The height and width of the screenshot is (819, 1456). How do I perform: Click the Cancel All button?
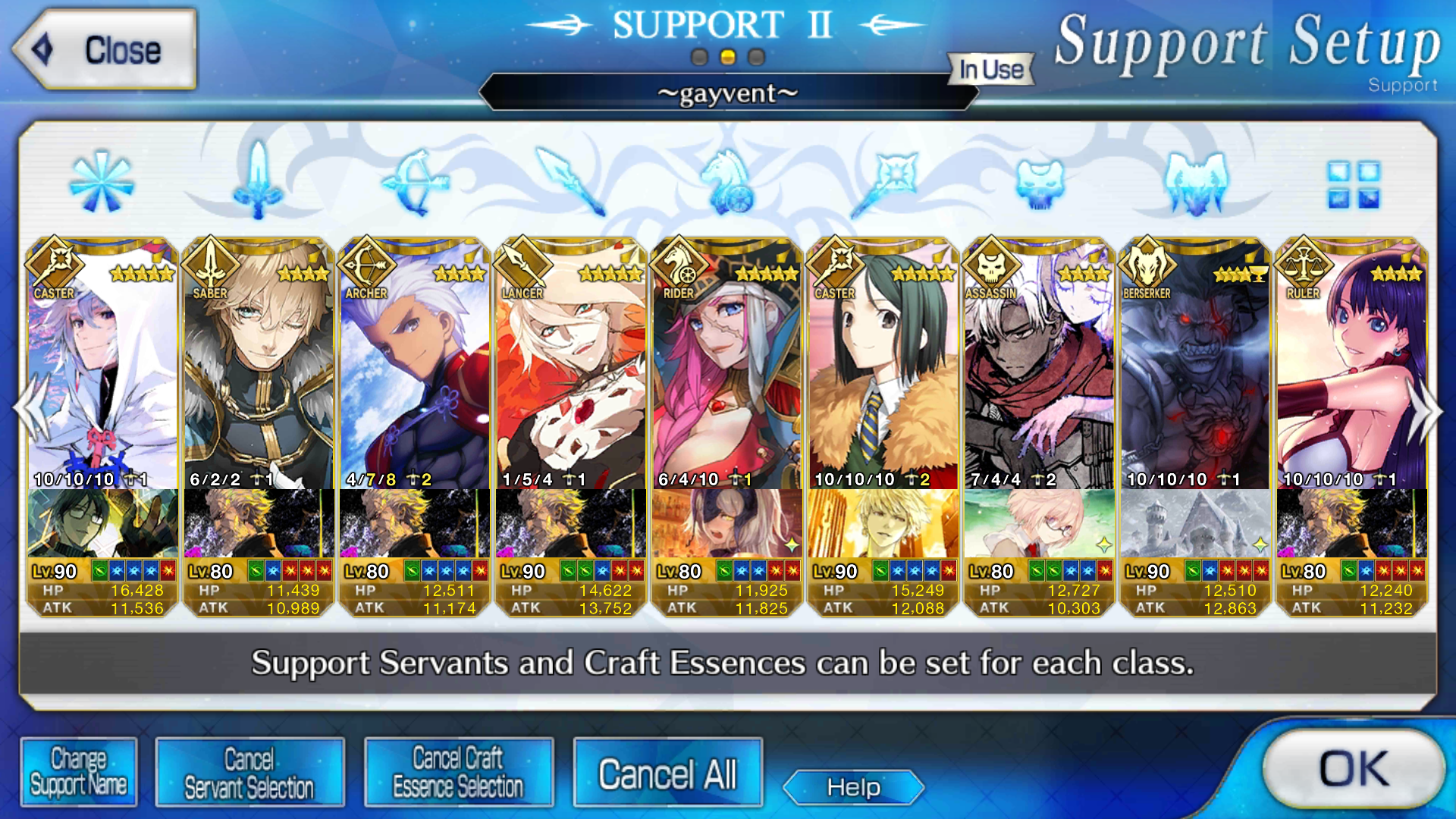pos(667,773)
